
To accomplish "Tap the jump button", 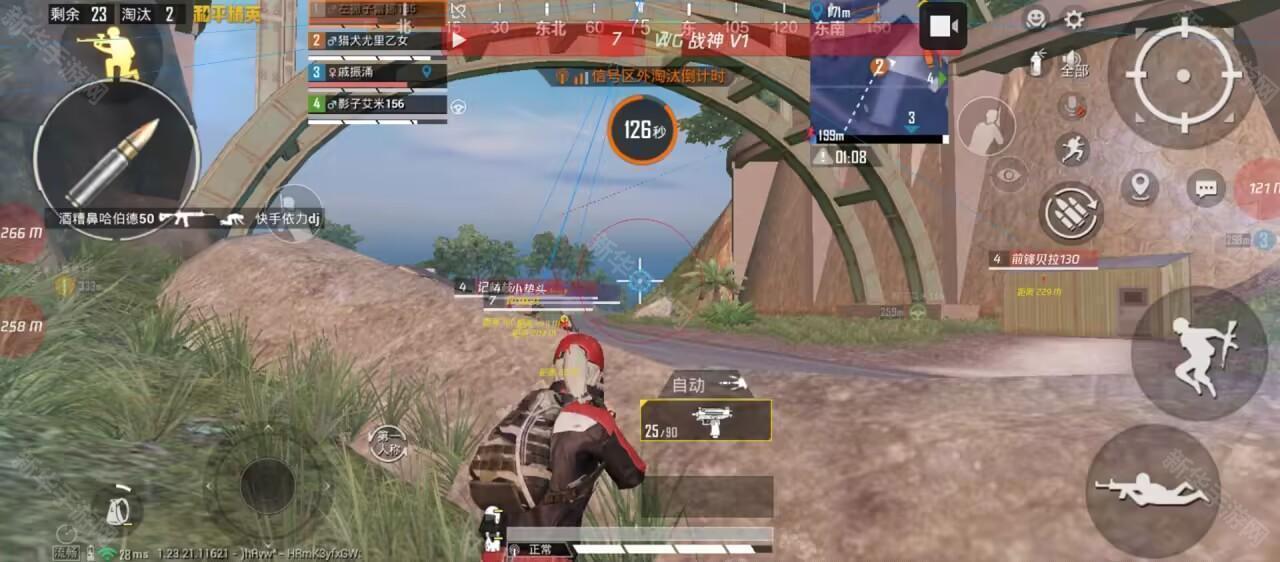I will click(x=1199, y=353).
